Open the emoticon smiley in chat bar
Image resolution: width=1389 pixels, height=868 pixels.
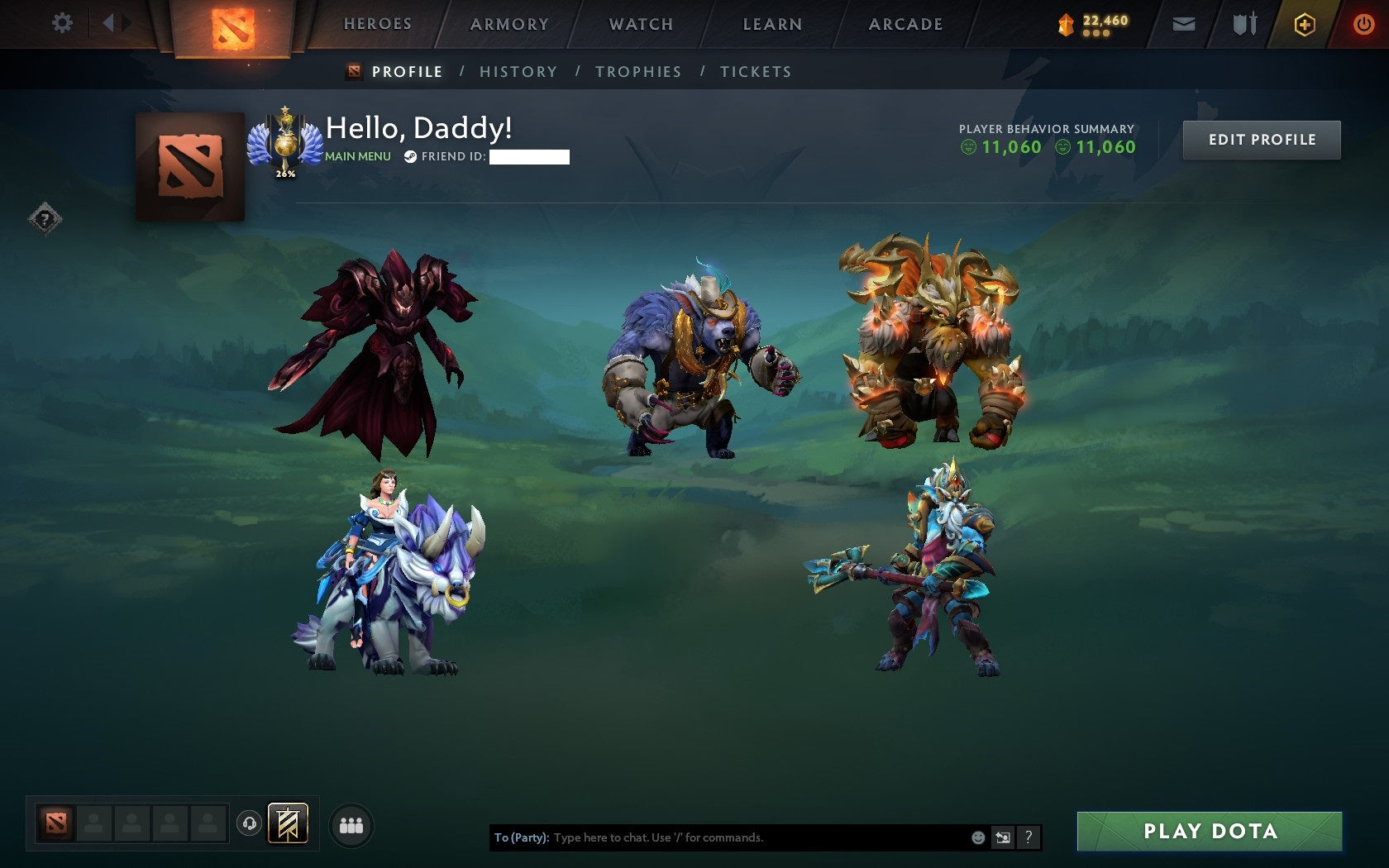tap(977, 837)
